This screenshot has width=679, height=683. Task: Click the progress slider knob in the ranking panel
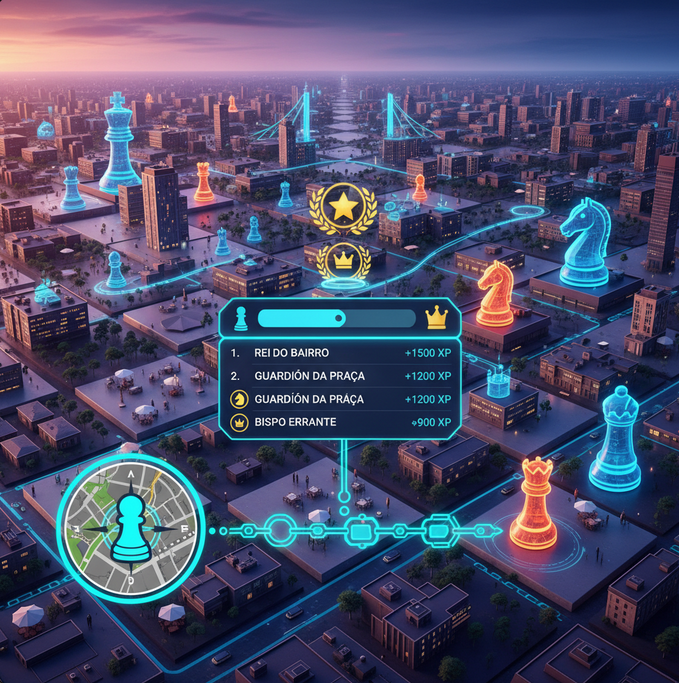pos(340,319)
